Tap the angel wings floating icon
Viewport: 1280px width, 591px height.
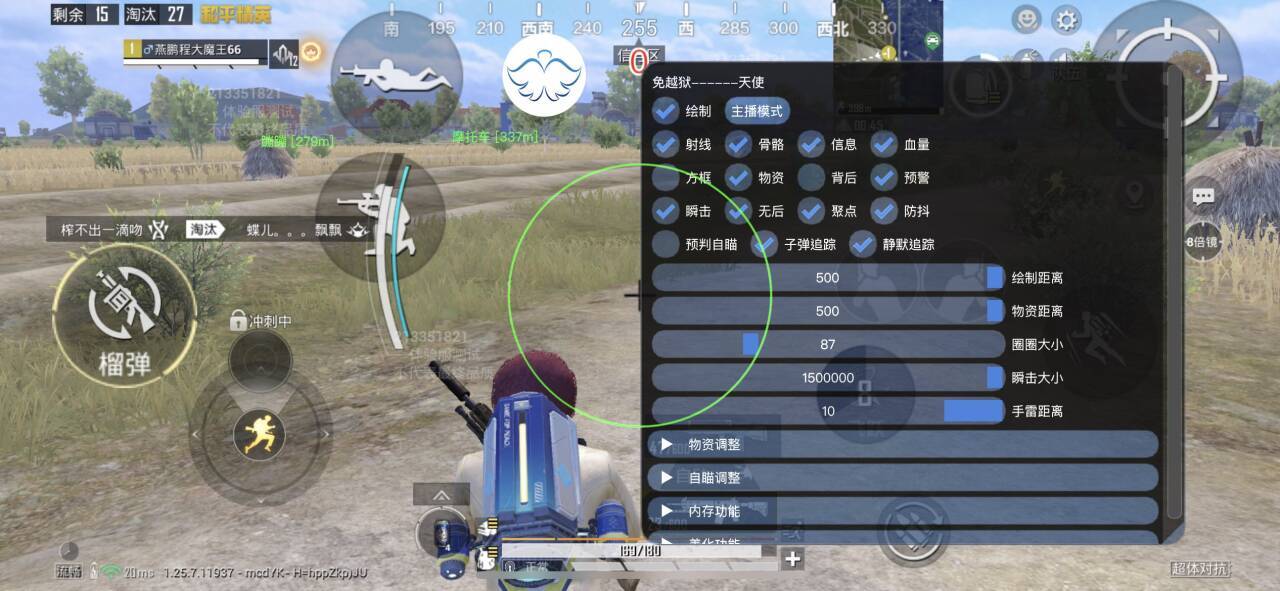click(543, 75)
